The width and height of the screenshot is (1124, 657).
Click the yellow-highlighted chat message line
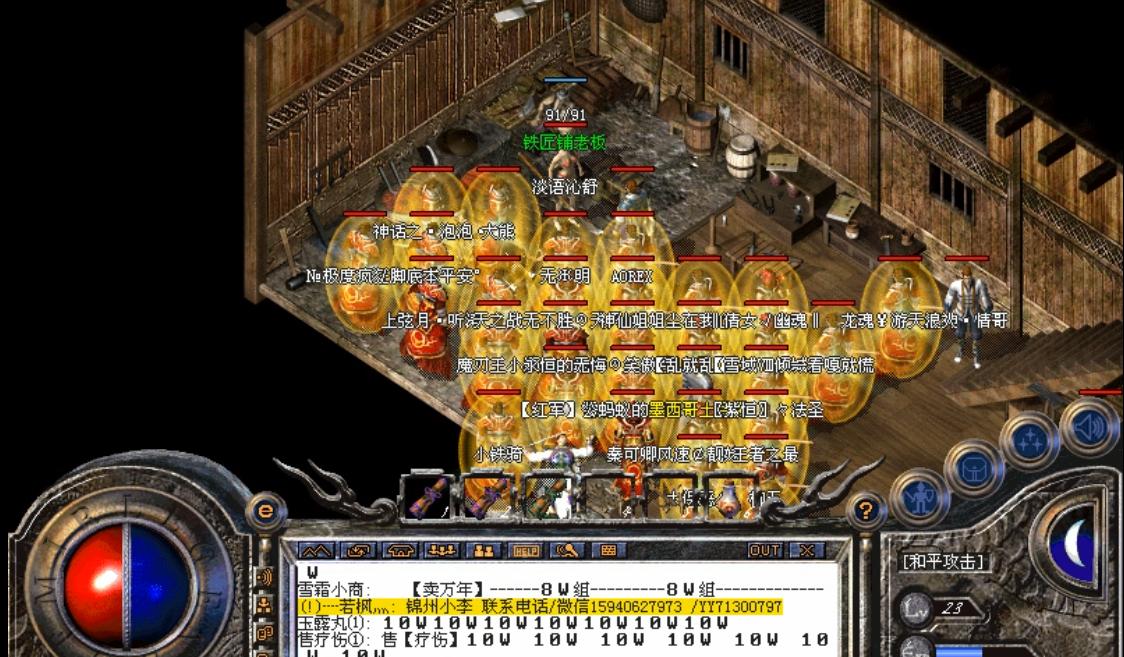click(x=540, y=607)
